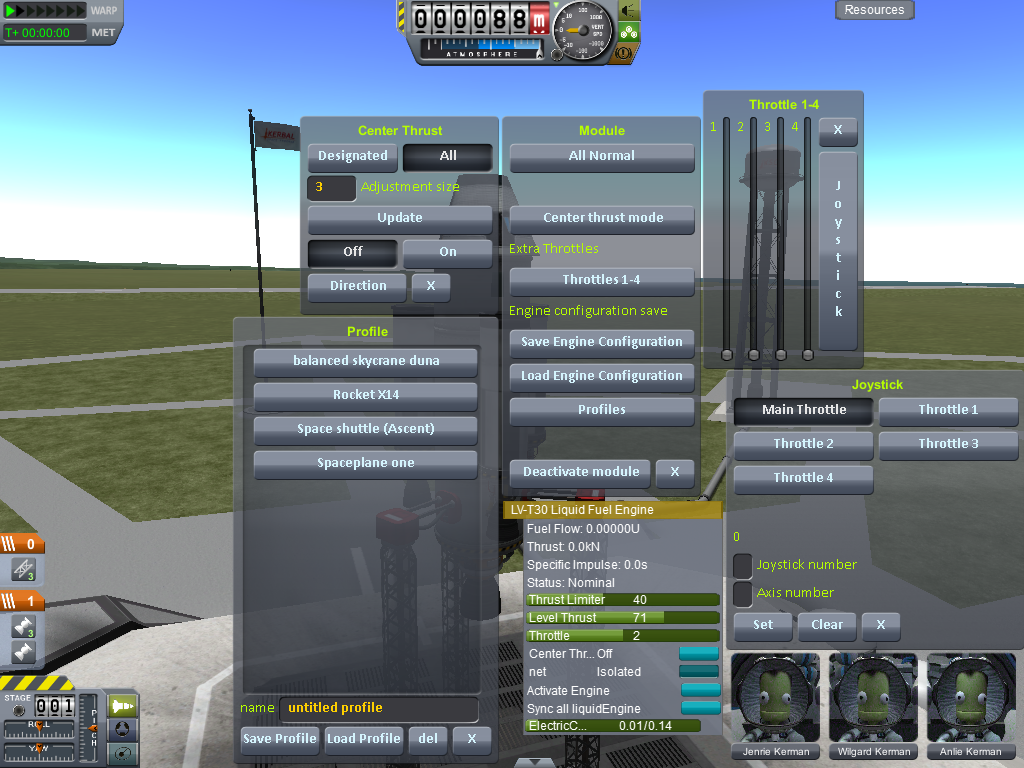Save Profile with current name

(280, 739)
